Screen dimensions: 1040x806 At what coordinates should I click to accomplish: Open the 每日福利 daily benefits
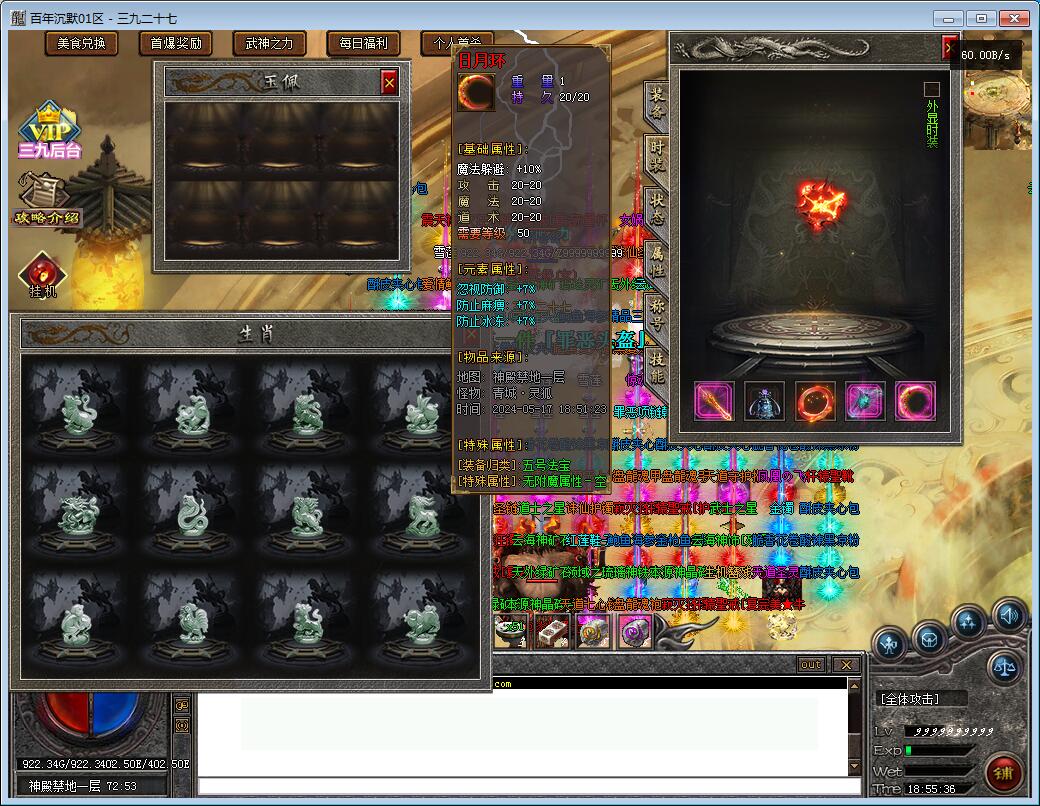click(x=363, y=43)
